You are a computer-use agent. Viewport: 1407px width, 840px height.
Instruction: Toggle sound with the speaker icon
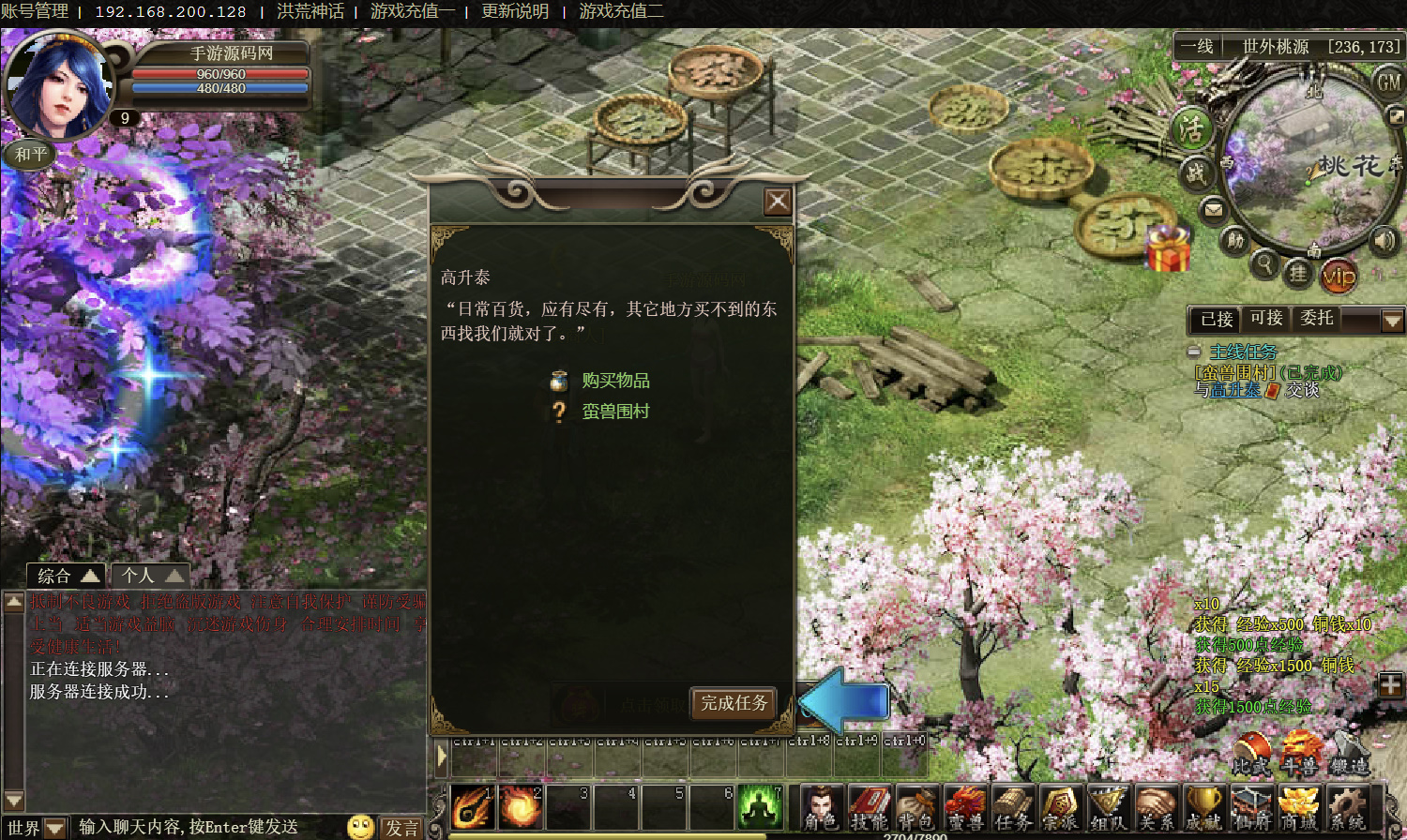(1384, 241)
